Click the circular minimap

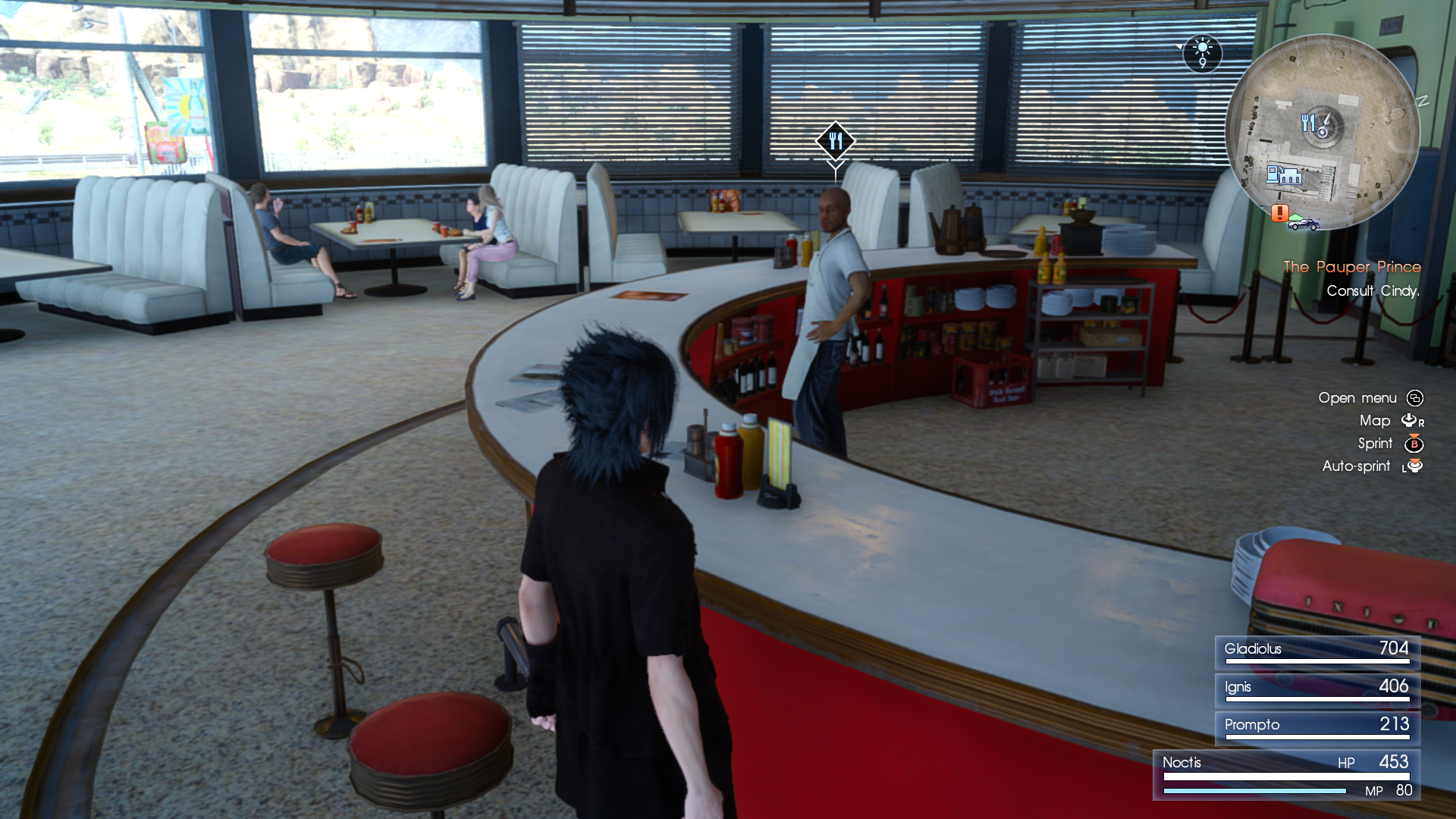point(1322,133)
